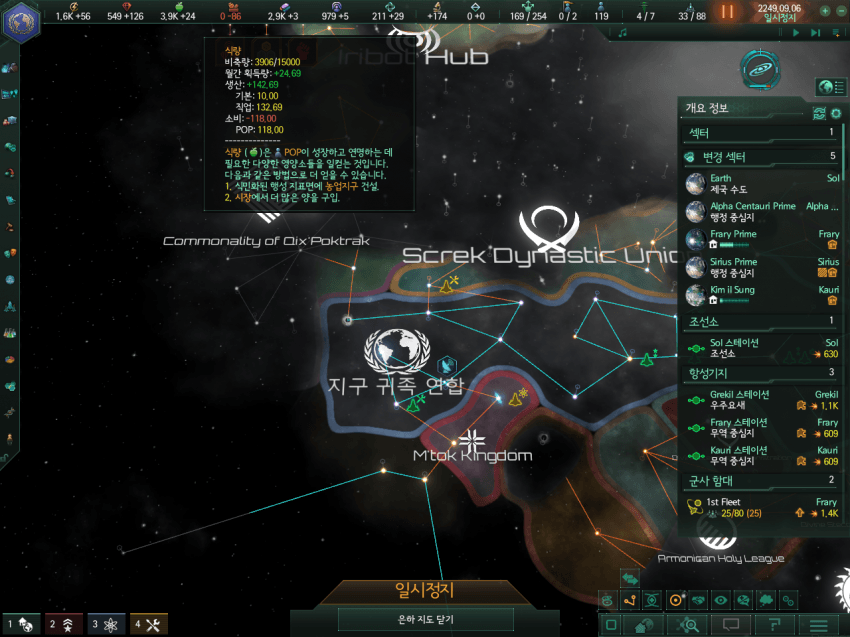The image size is (850, 637).
Task: Click the music note player icon
Action: (622, 32)
